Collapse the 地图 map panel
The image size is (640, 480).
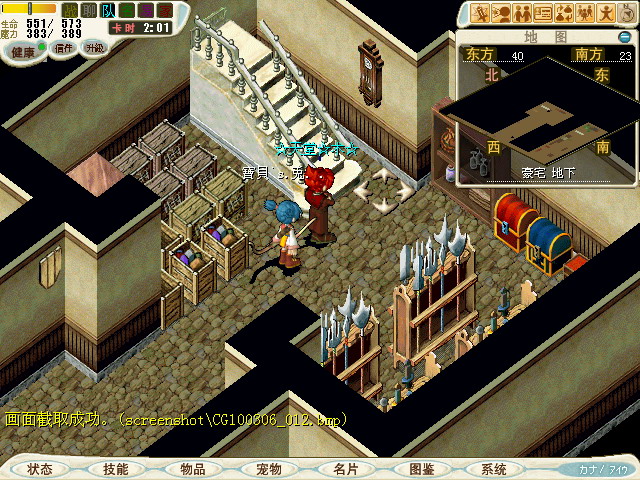click(x=624, y=37)
